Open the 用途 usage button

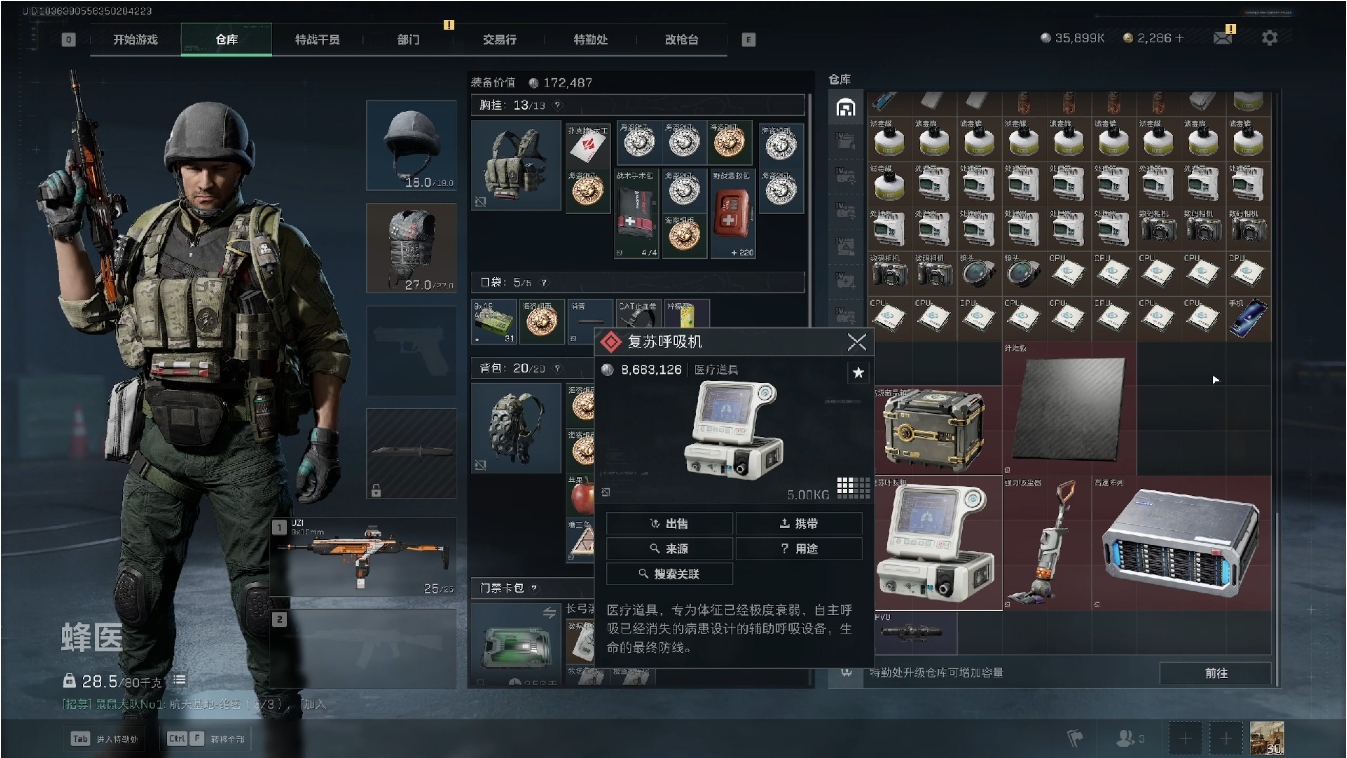point(799,549)
